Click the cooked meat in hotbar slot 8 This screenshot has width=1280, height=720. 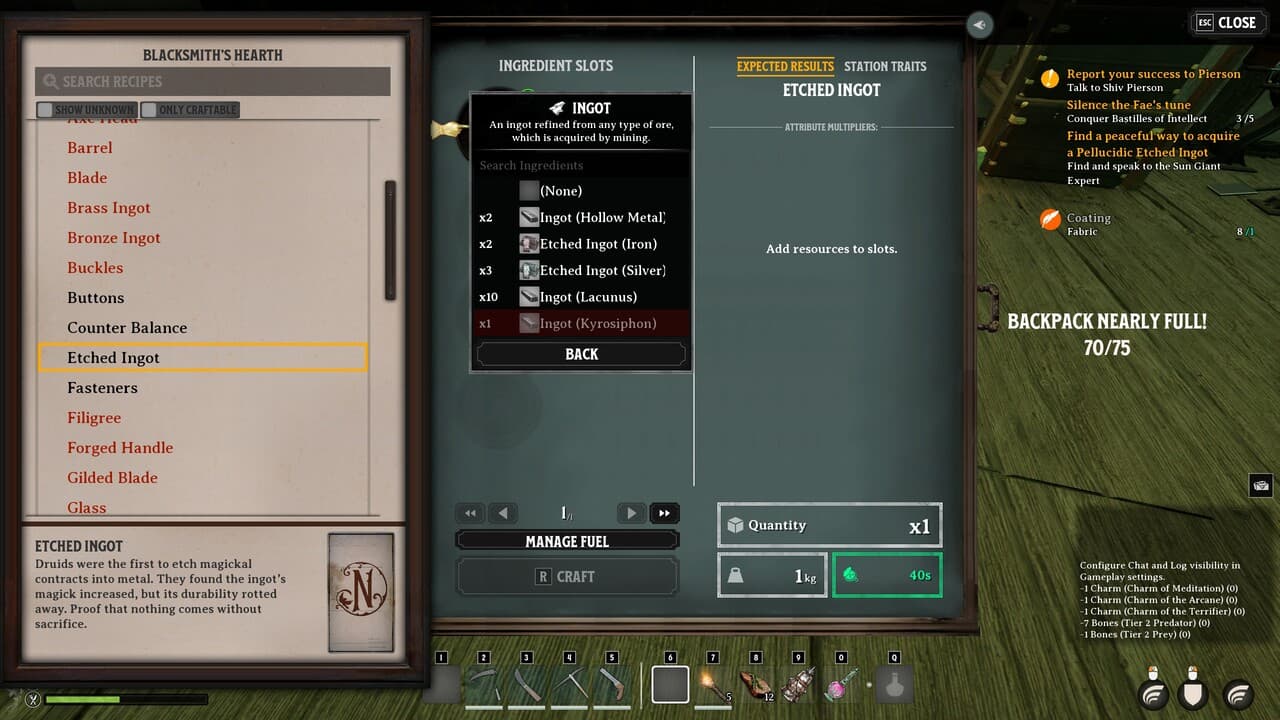tap(756, 683)
